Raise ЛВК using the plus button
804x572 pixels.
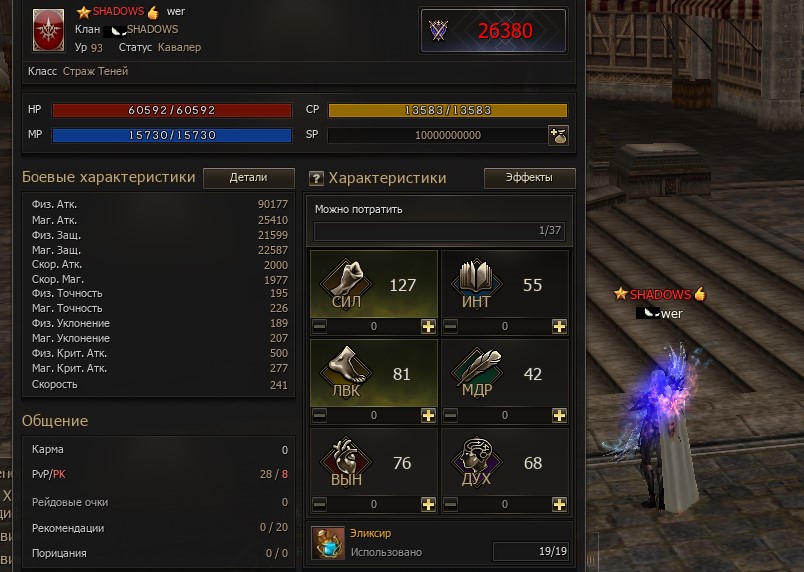[428, 415]
